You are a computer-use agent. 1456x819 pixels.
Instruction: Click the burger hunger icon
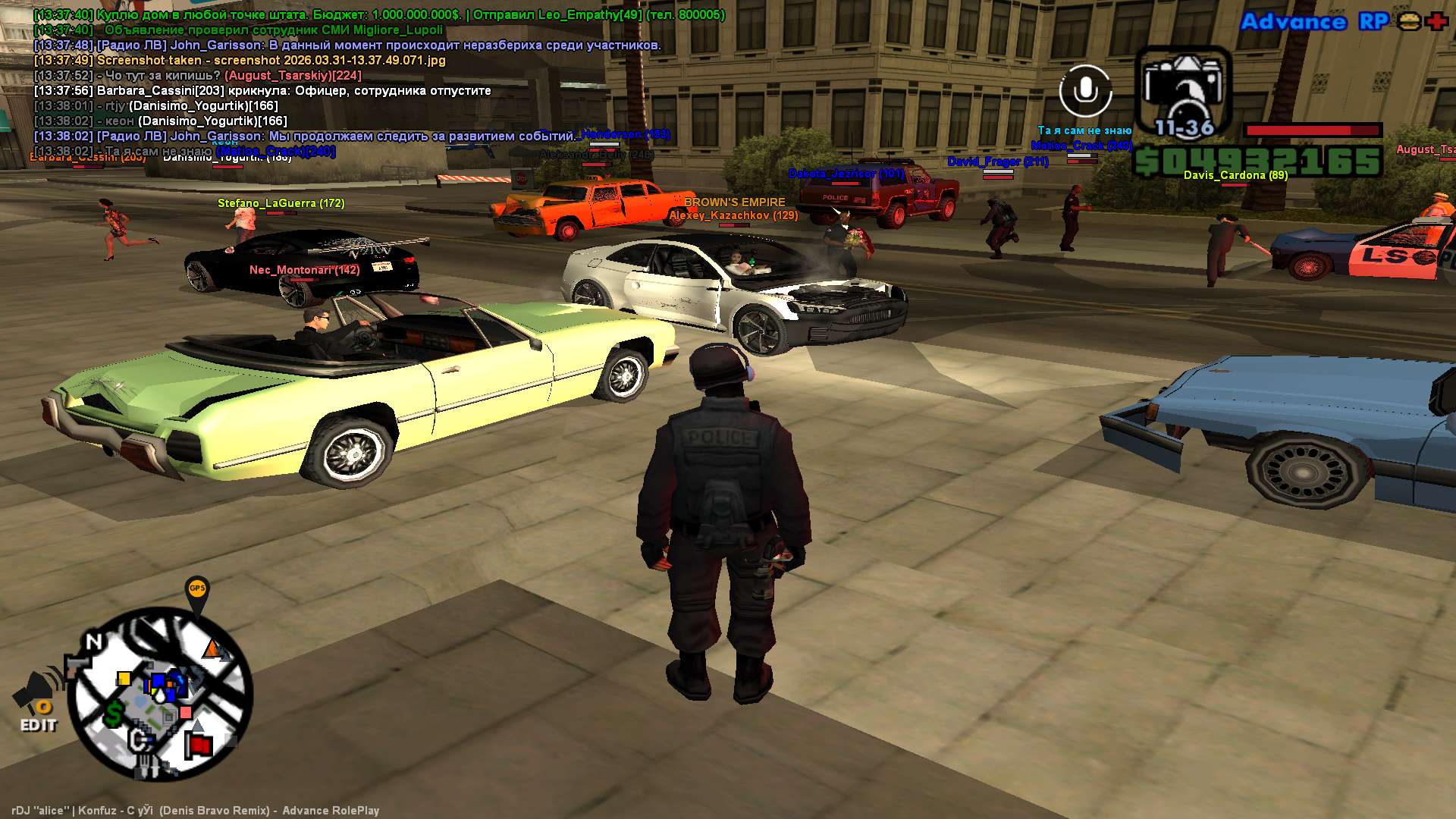tap(1409, 21)
